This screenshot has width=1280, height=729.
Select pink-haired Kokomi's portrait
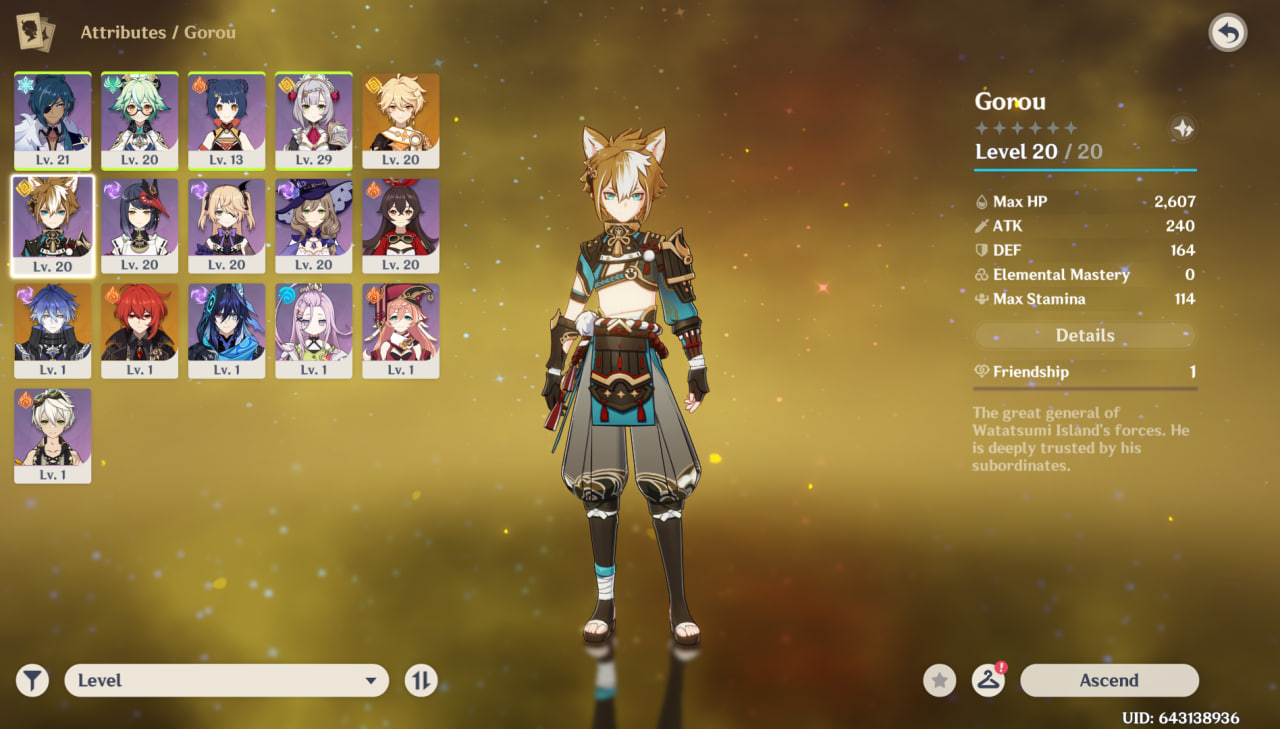point(313,330)
